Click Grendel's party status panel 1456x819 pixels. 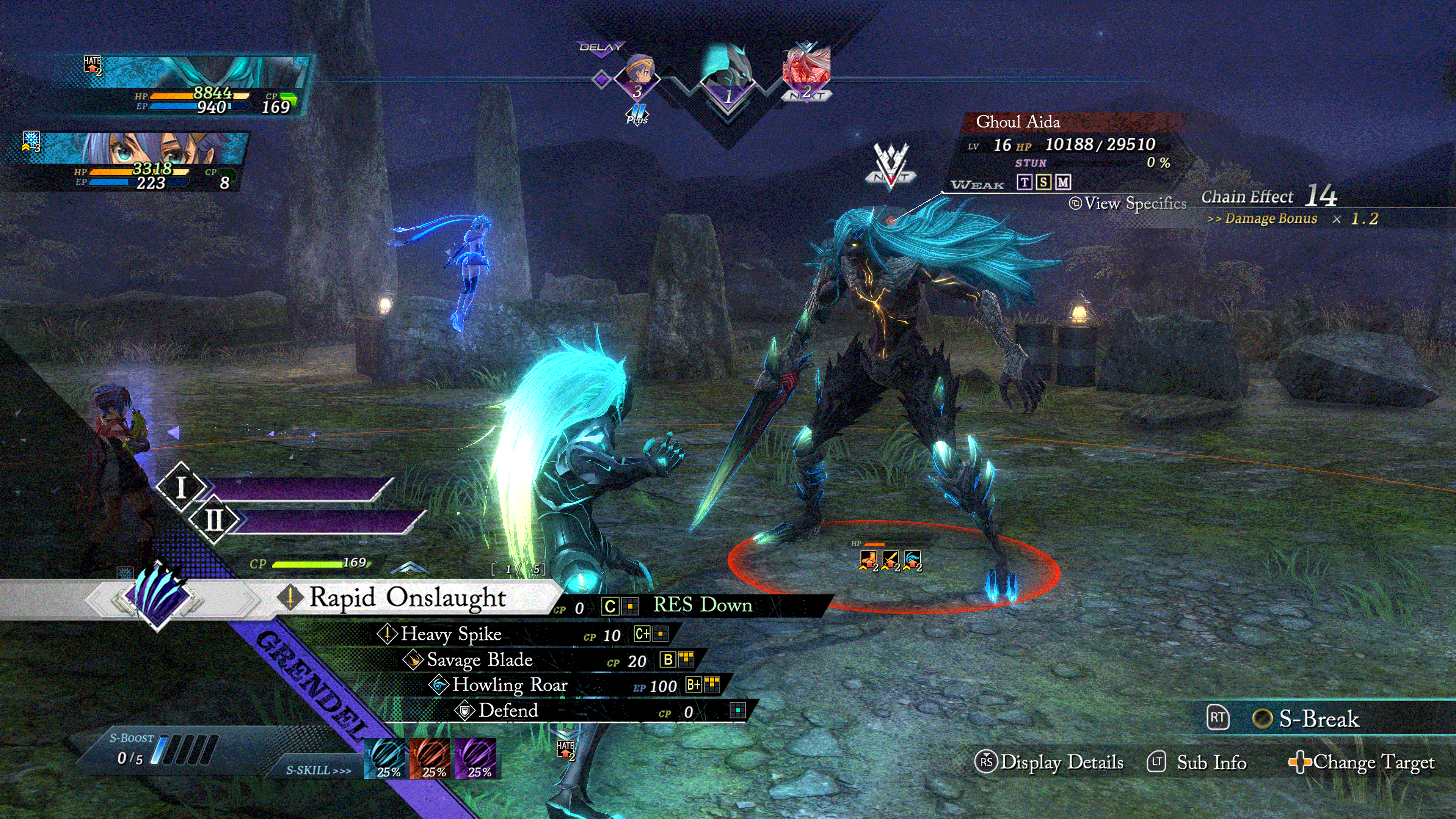(x=181, y=85)
